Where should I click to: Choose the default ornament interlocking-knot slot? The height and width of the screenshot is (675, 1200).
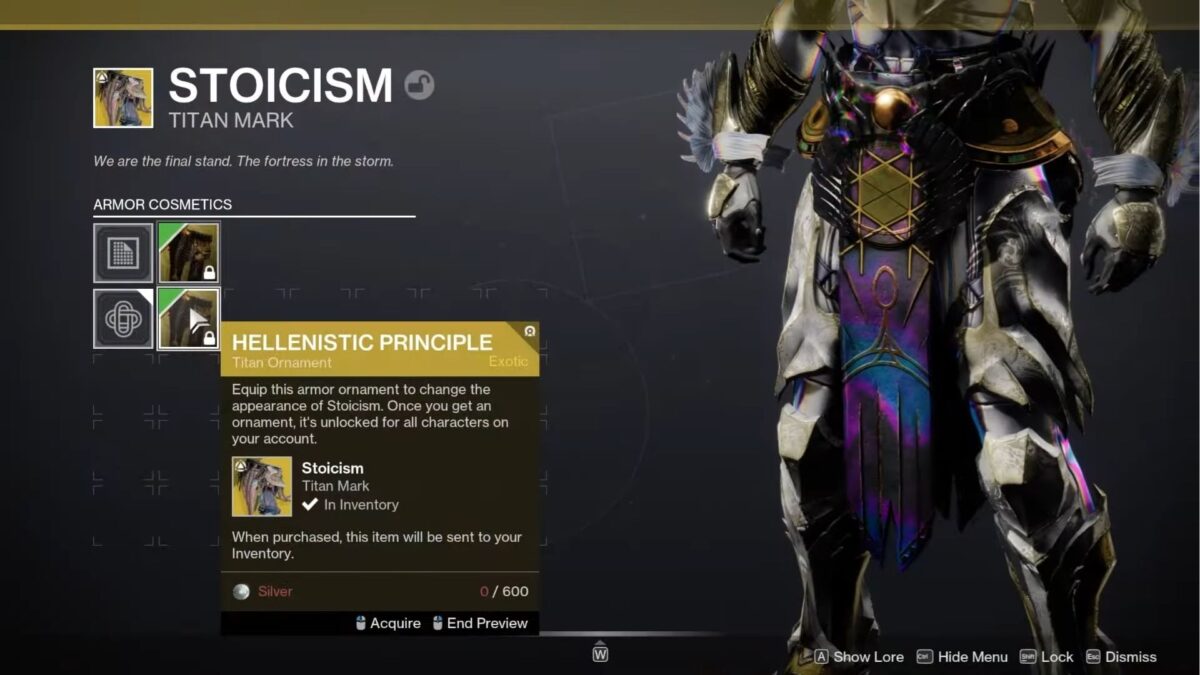[x=123, y=318]
